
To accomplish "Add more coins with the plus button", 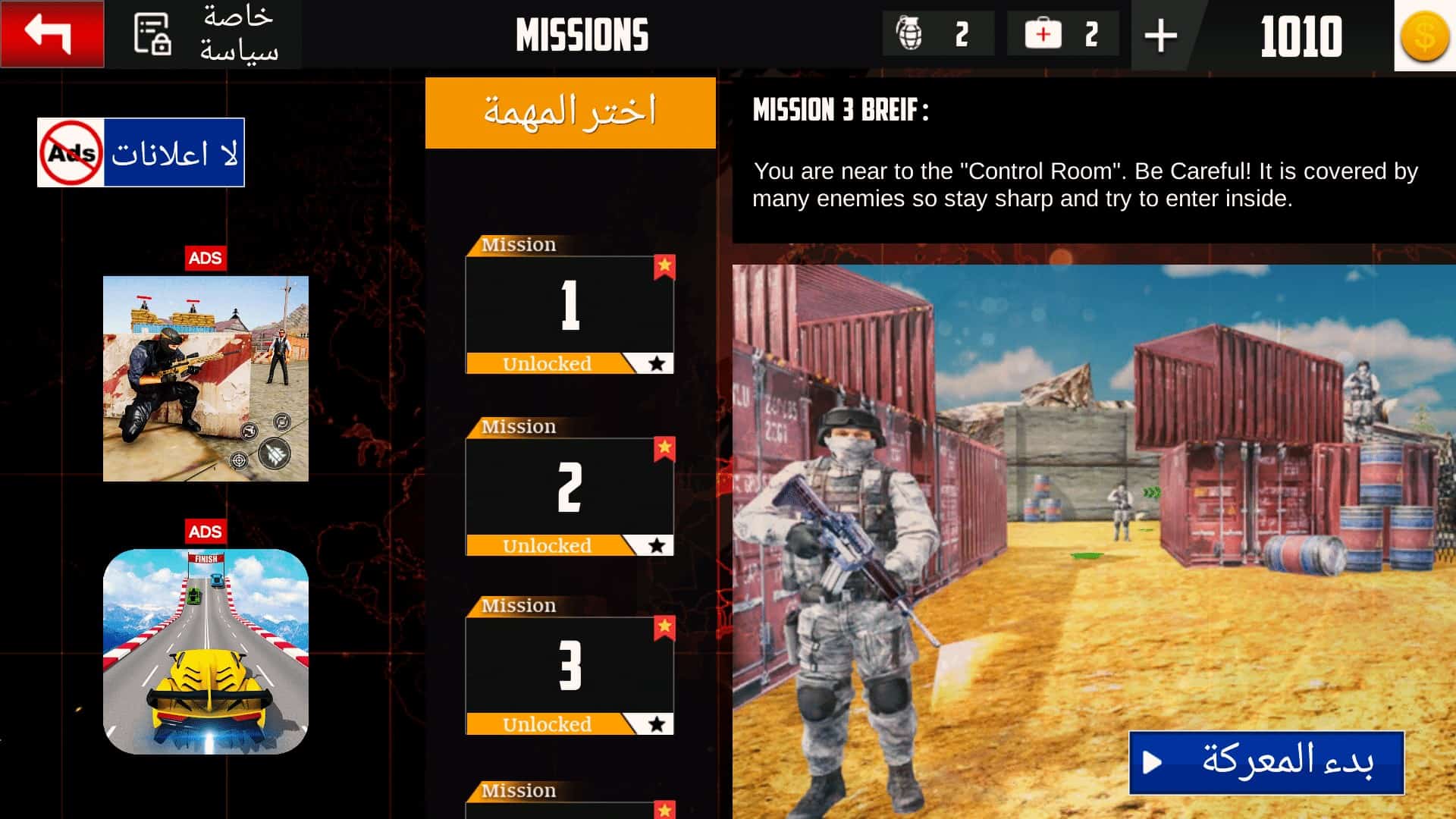I will point(1160,36).
